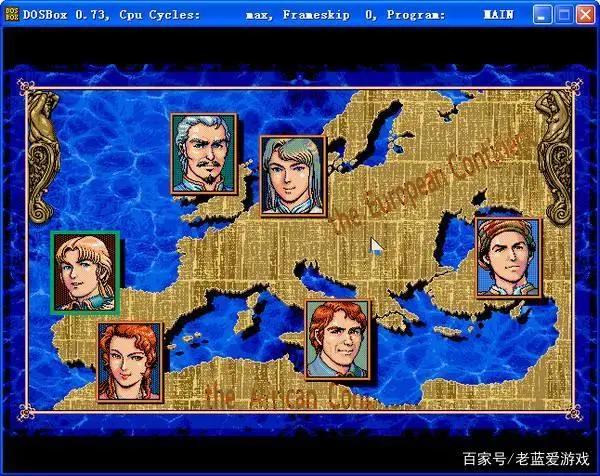Viewport: 600px width, 476px height.
Task: Select the red-haired woman portrait
Action: (x=129, y=361)
